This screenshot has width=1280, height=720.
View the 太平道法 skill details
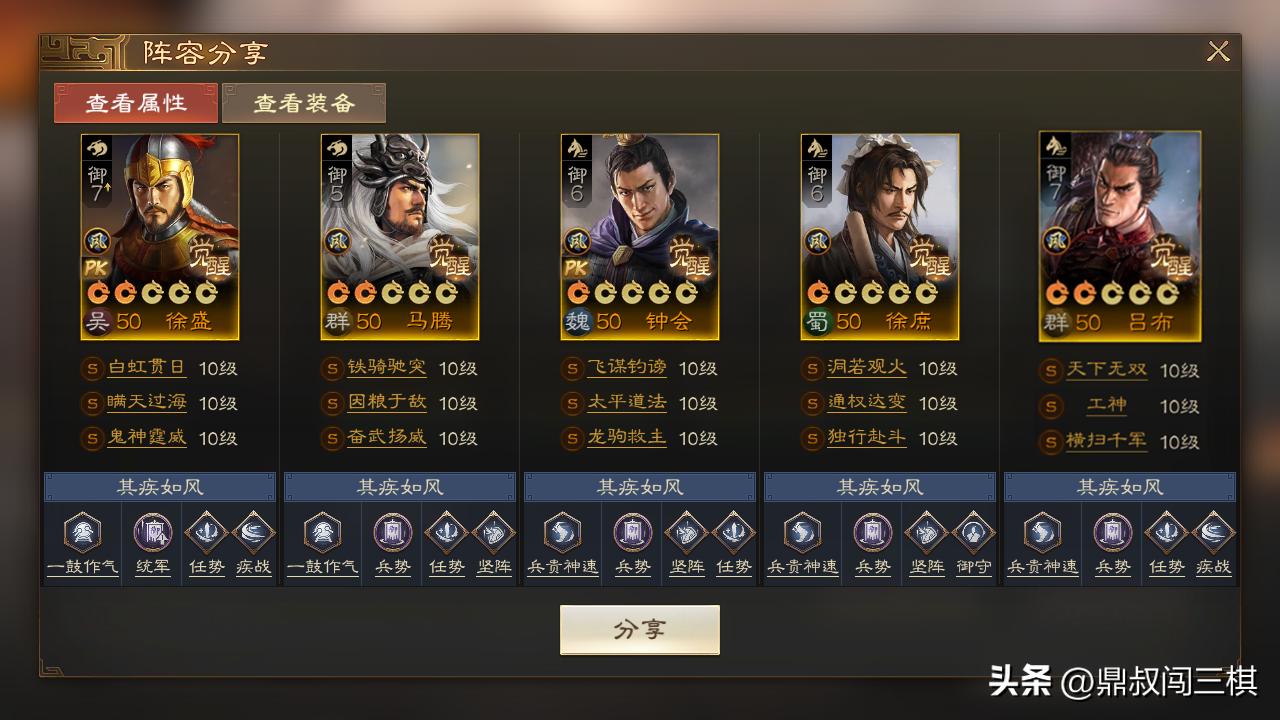tap(627, 403)
